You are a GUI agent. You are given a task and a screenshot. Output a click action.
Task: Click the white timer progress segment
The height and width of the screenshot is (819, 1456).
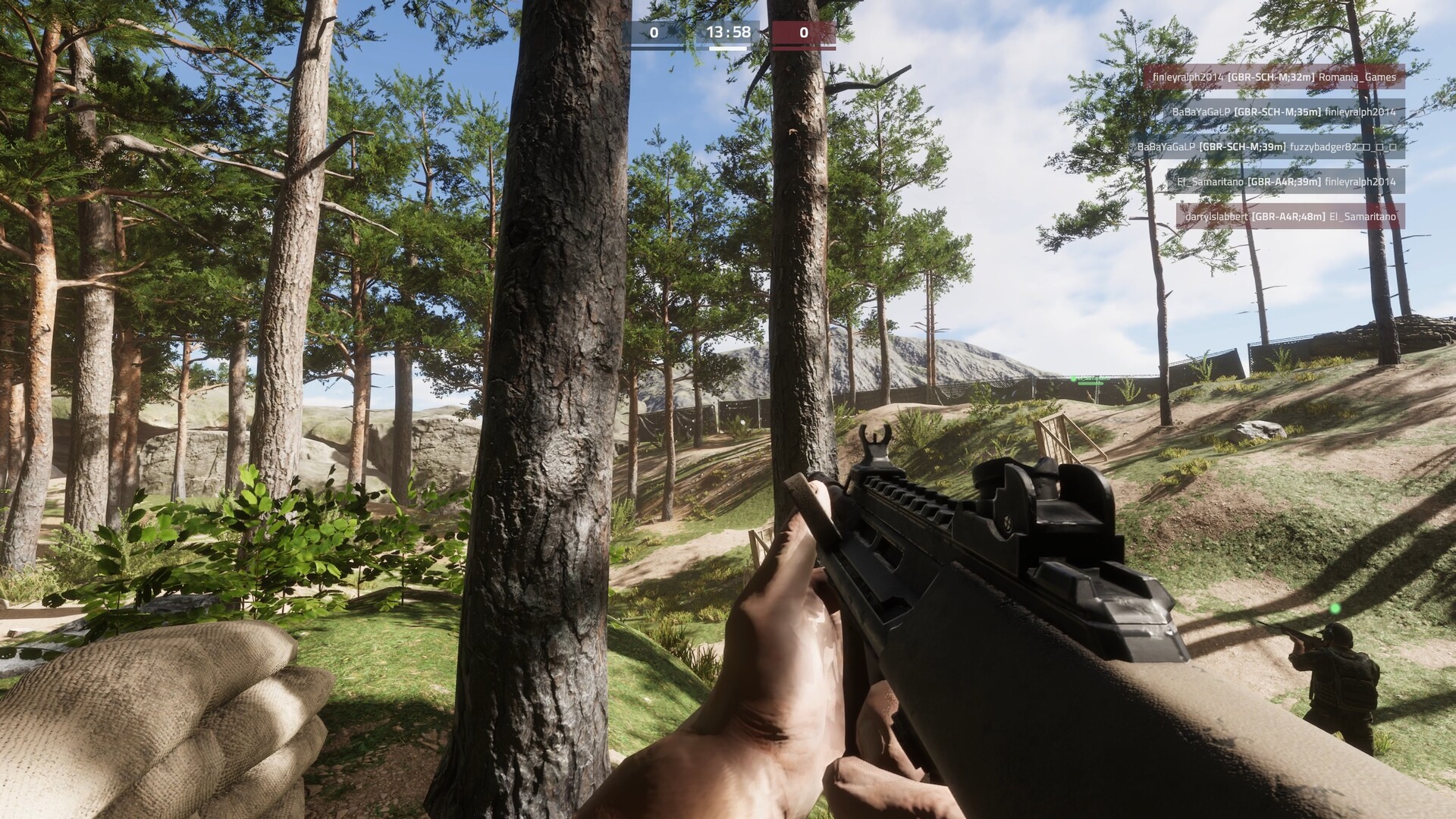point(728,49)
